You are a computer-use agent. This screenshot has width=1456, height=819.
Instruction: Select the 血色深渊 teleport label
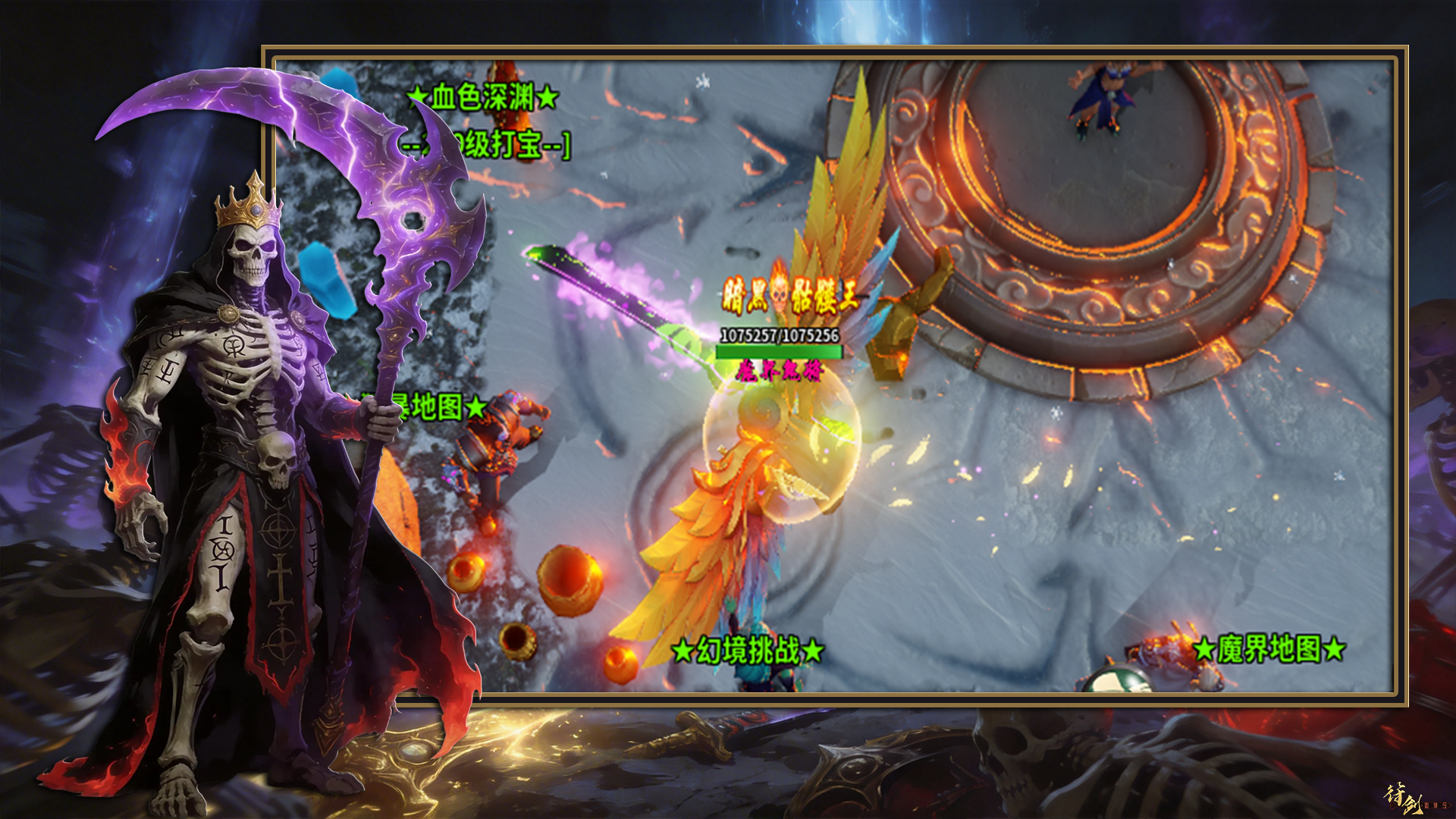pyautogui.click(x=484, y=97)
